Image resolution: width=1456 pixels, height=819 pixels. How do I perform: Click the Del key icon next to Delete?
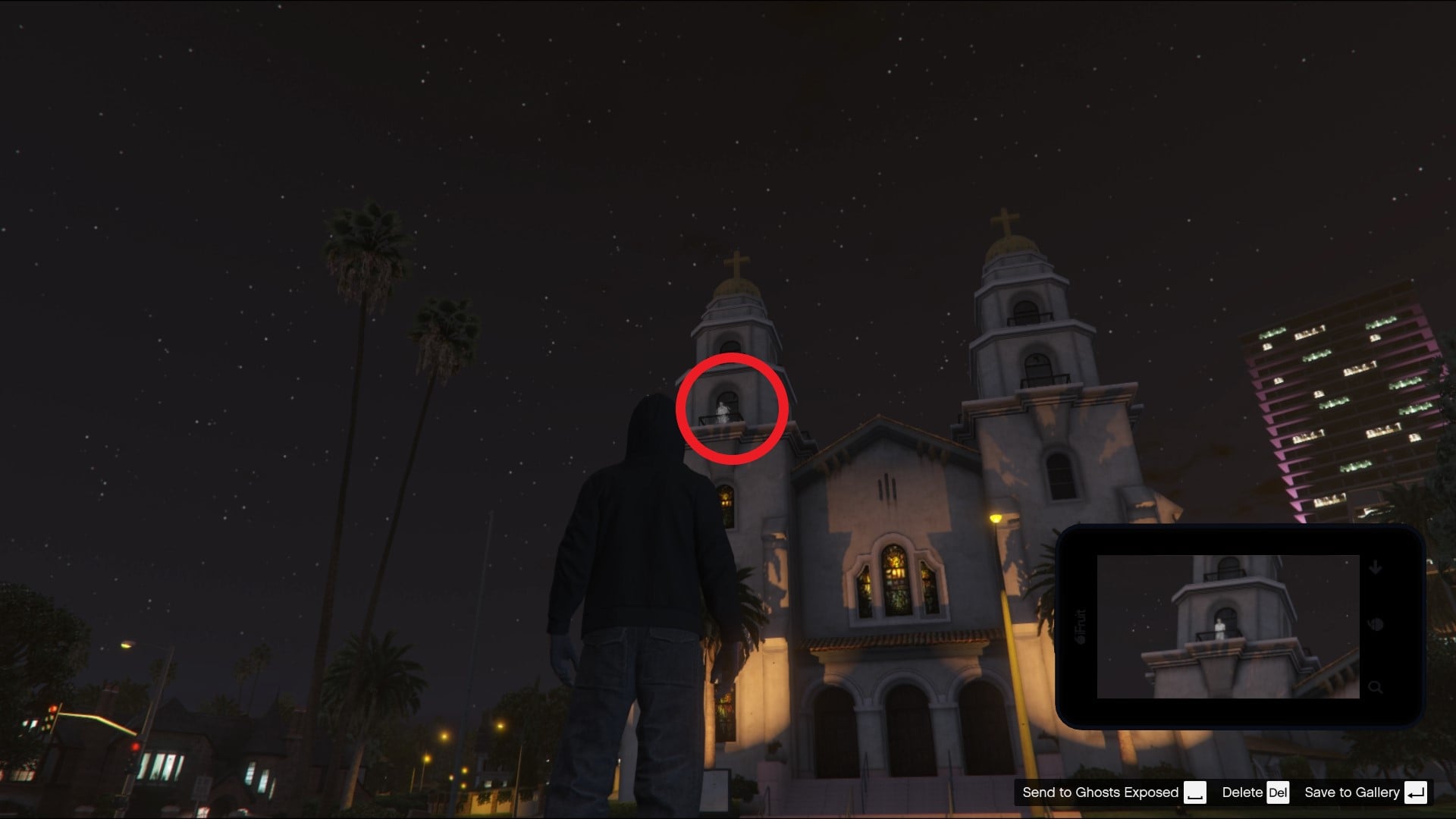[x=1281, y=792]
